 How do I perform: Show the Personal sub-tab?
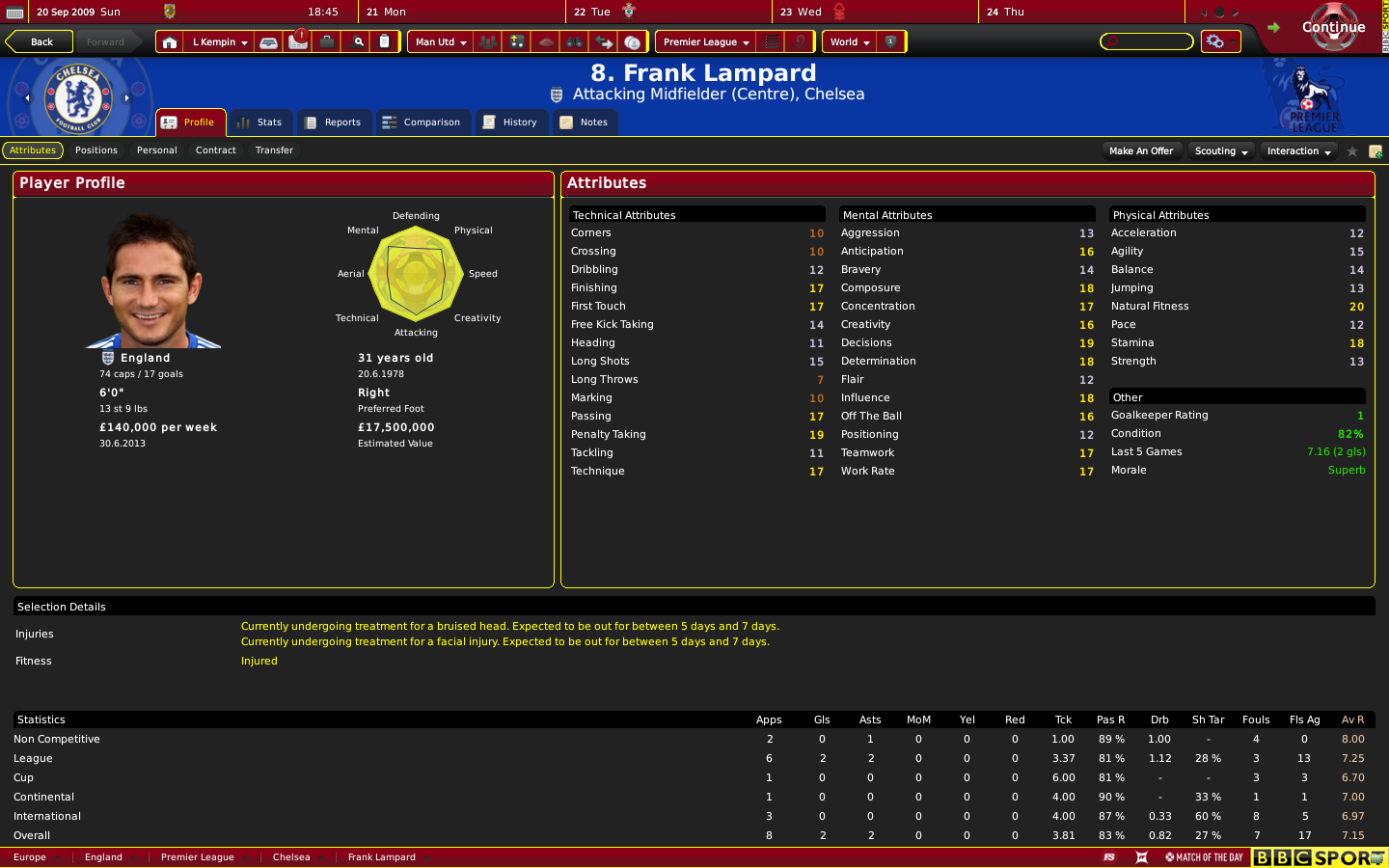pyautogui.click(x=157, y=150)
